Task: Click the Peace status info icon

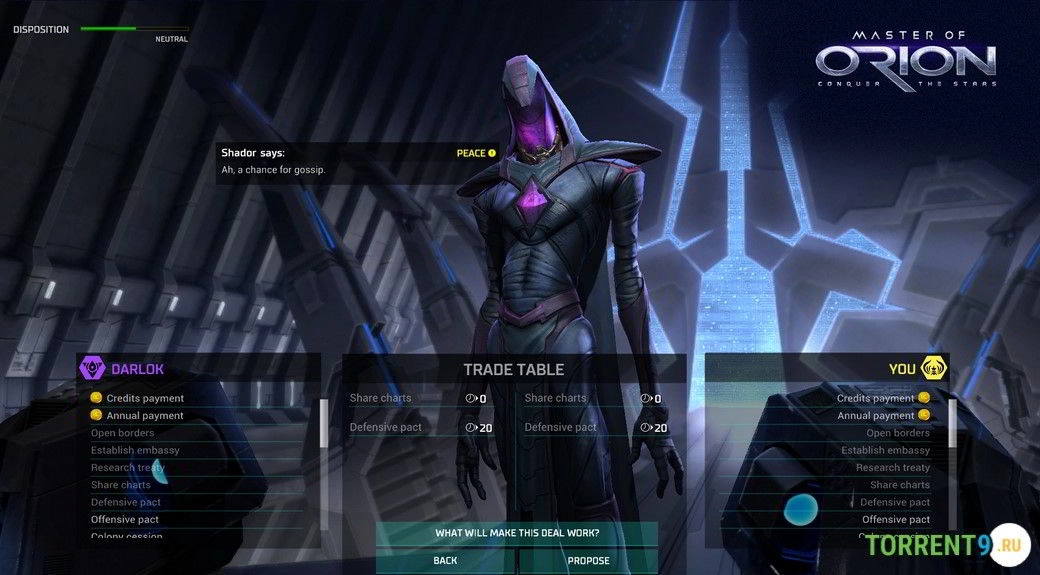Action: point(492,153)
